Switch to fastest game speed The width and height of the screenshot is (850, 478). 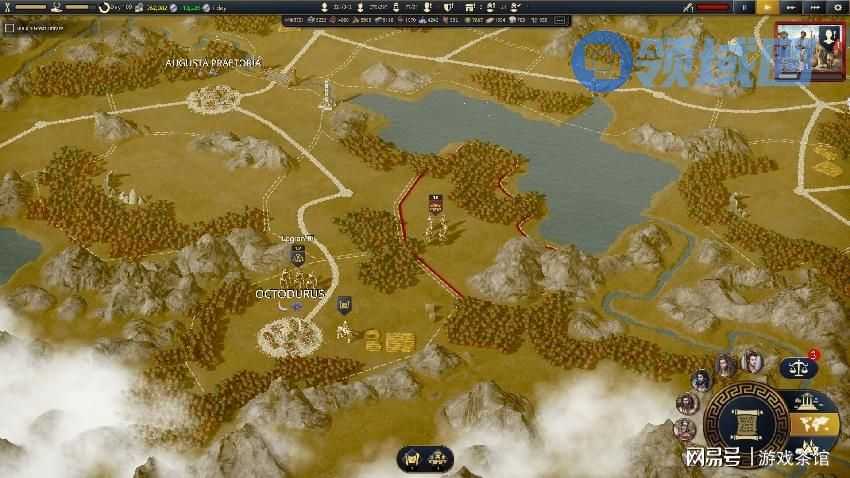pyautogui.click(x=814, y=7)
